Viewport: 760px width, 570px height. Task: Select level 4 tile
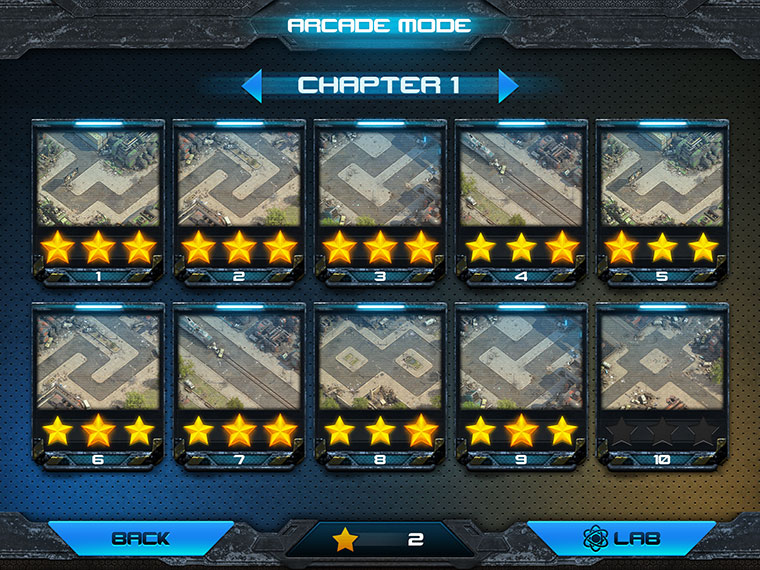[x=521, y=201]
